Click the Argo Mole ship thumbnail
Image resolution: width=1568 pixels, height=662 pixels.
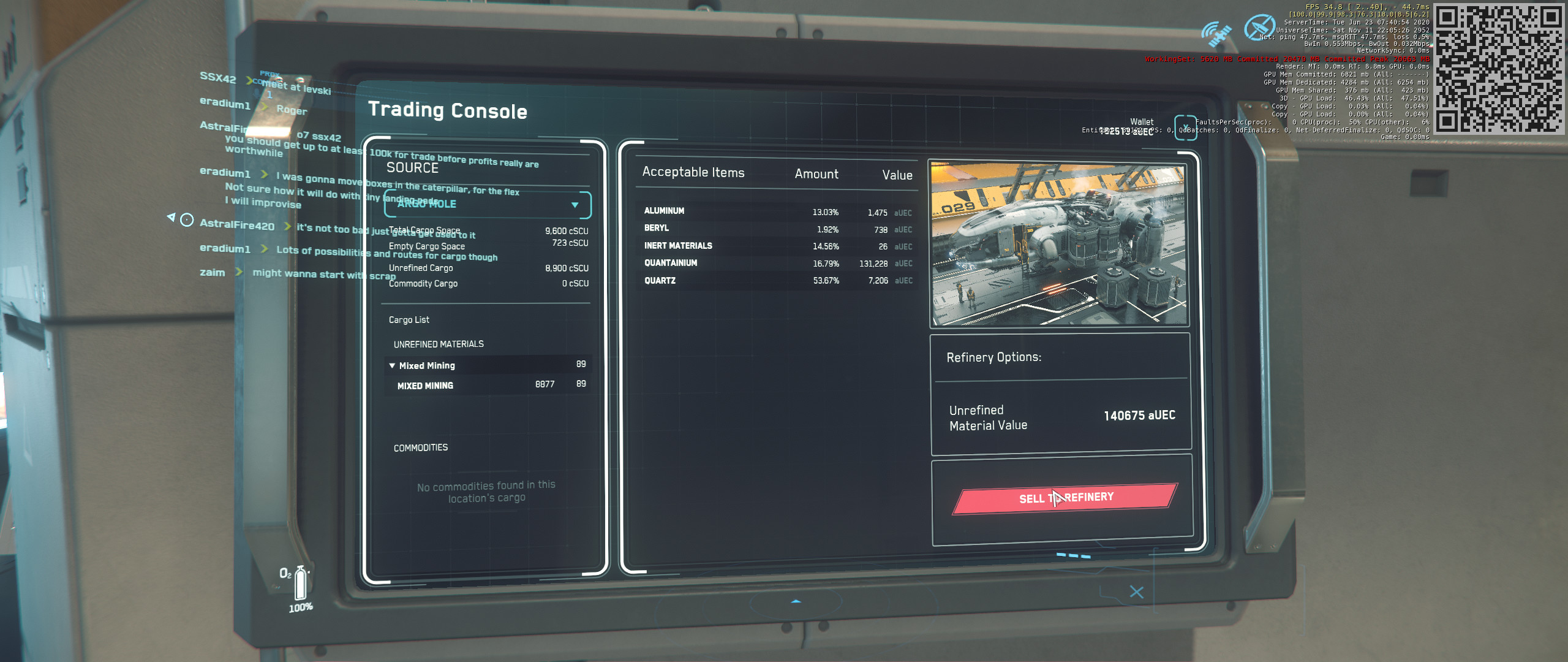[1058, 243]
